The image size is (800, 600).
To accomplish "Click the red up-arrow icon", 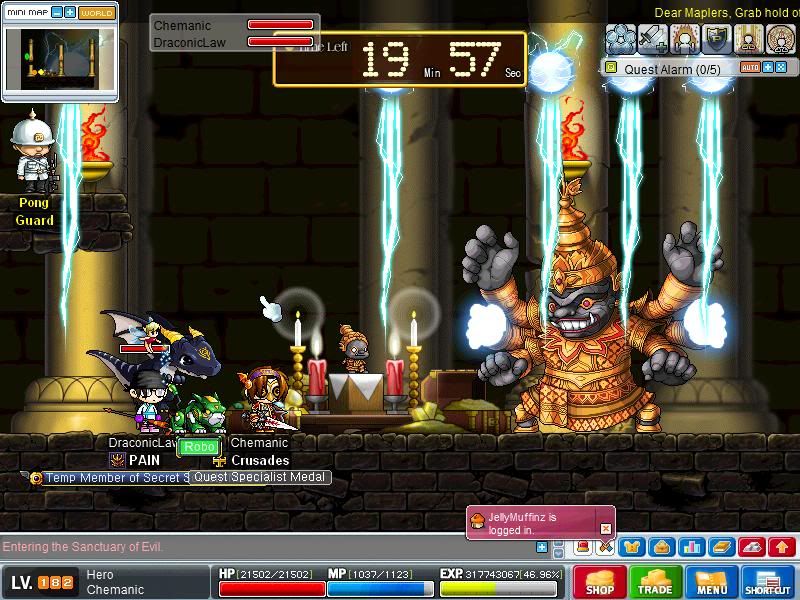I will pyautogui.click(x=782, y=547).
